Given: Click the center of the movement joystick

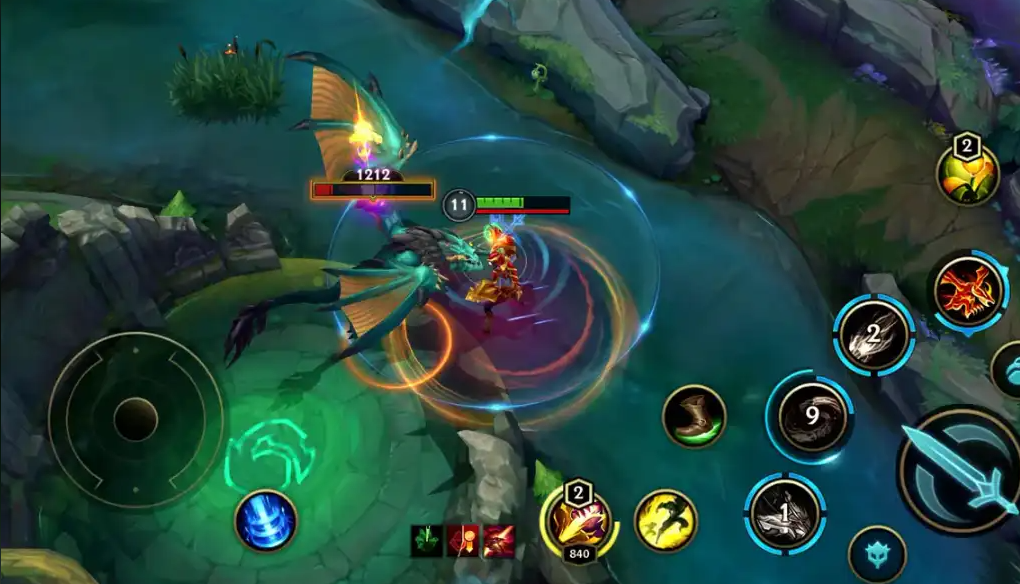Looking at the screenshot, I should tap(136, 419).
